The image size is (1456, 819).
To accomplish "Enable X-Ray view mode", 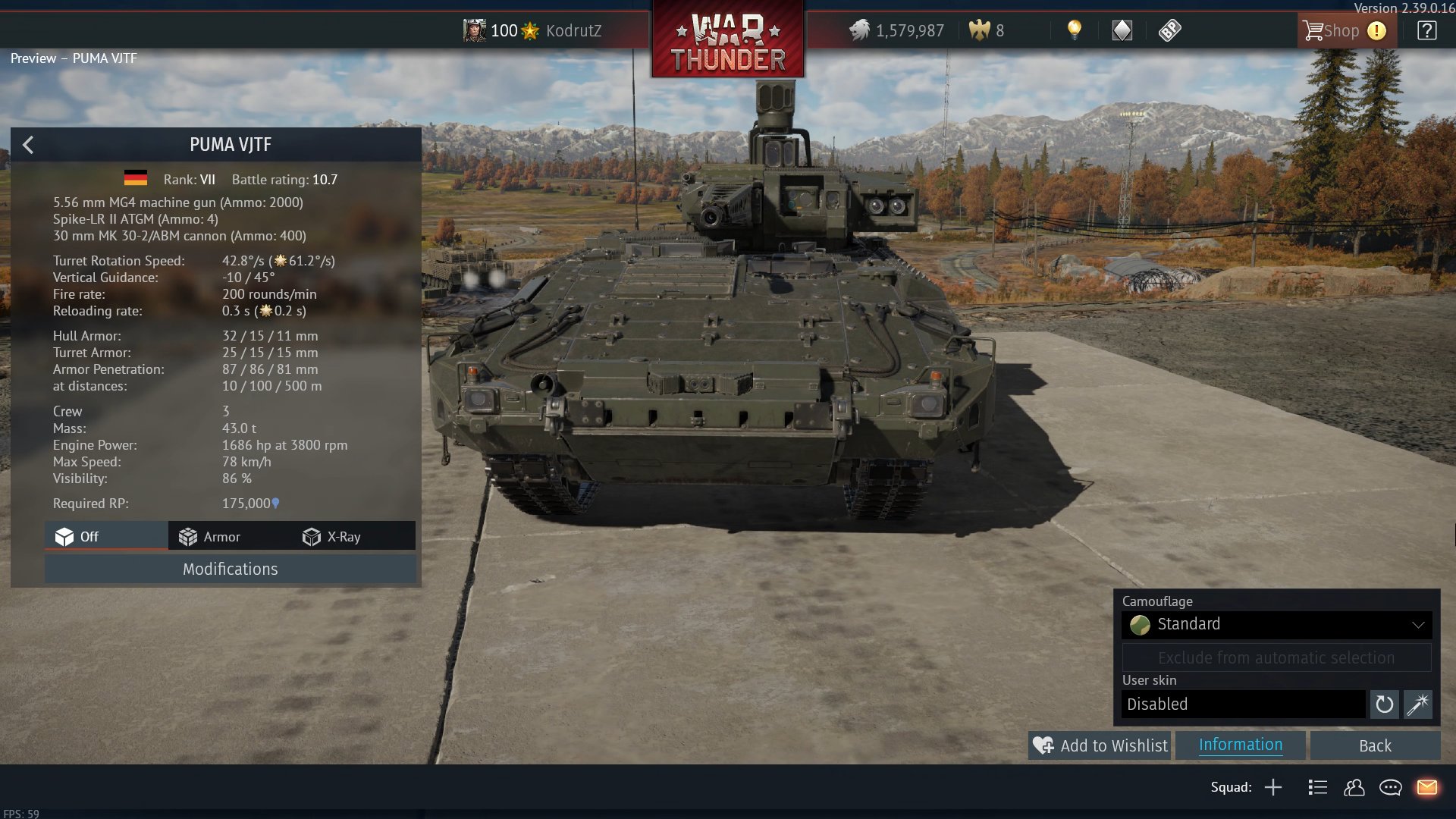I will click(332, 537).
